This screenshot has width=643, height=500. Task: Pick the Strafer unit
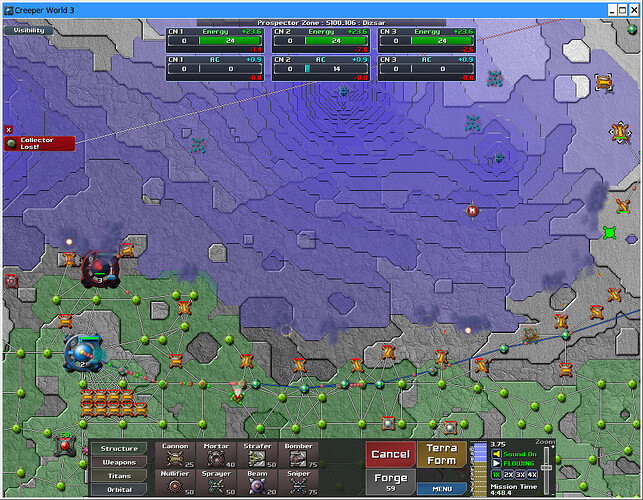(257, 456)
